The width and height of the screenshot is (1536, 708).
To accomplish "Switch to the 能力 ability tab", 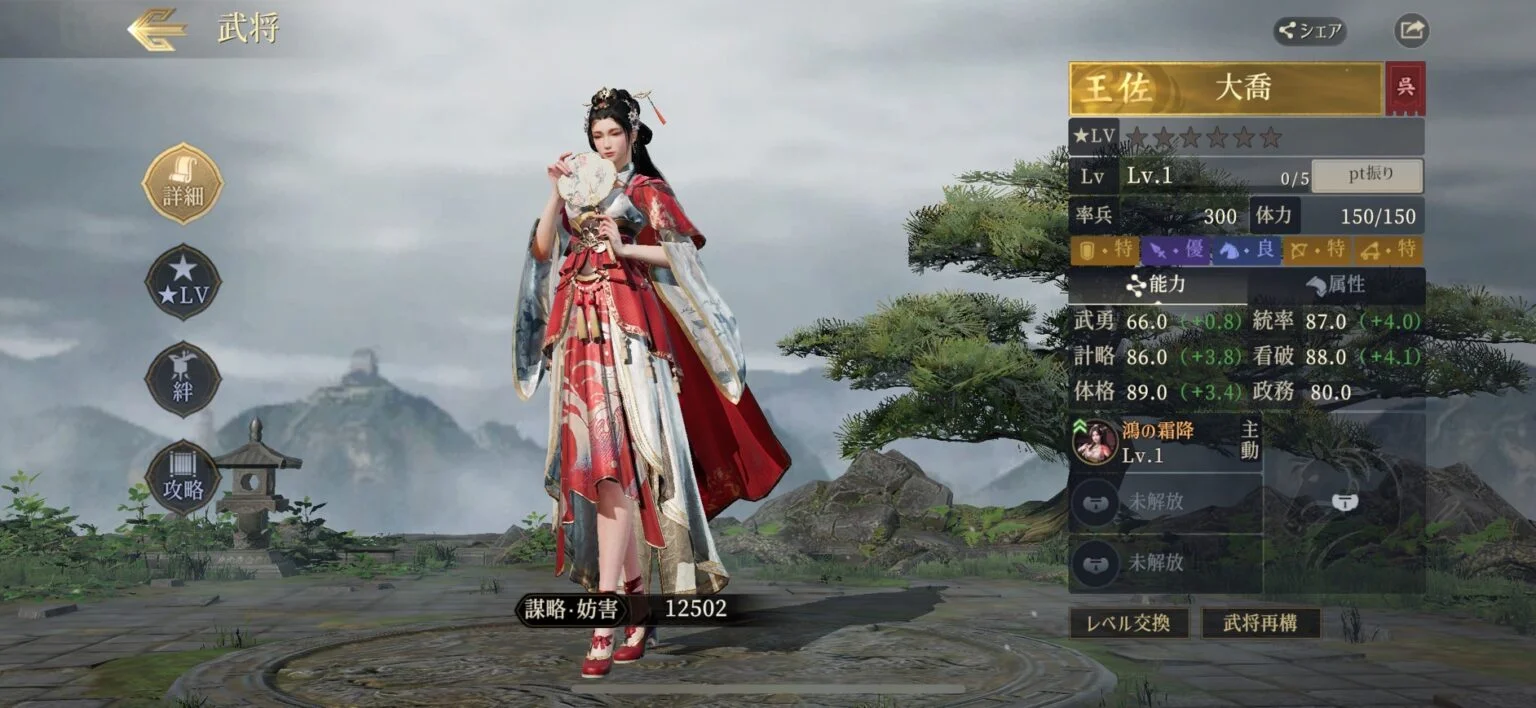I will coord(1157,285).
